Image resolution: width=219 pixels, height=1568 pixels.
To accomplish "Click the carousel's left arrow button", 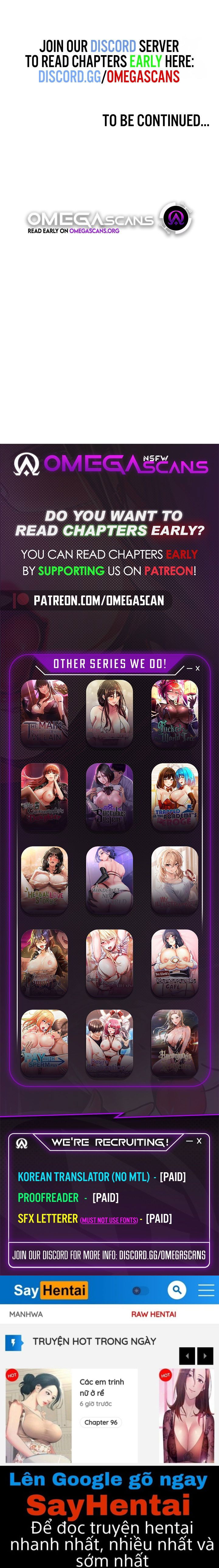I will (x=187, y=1356).
